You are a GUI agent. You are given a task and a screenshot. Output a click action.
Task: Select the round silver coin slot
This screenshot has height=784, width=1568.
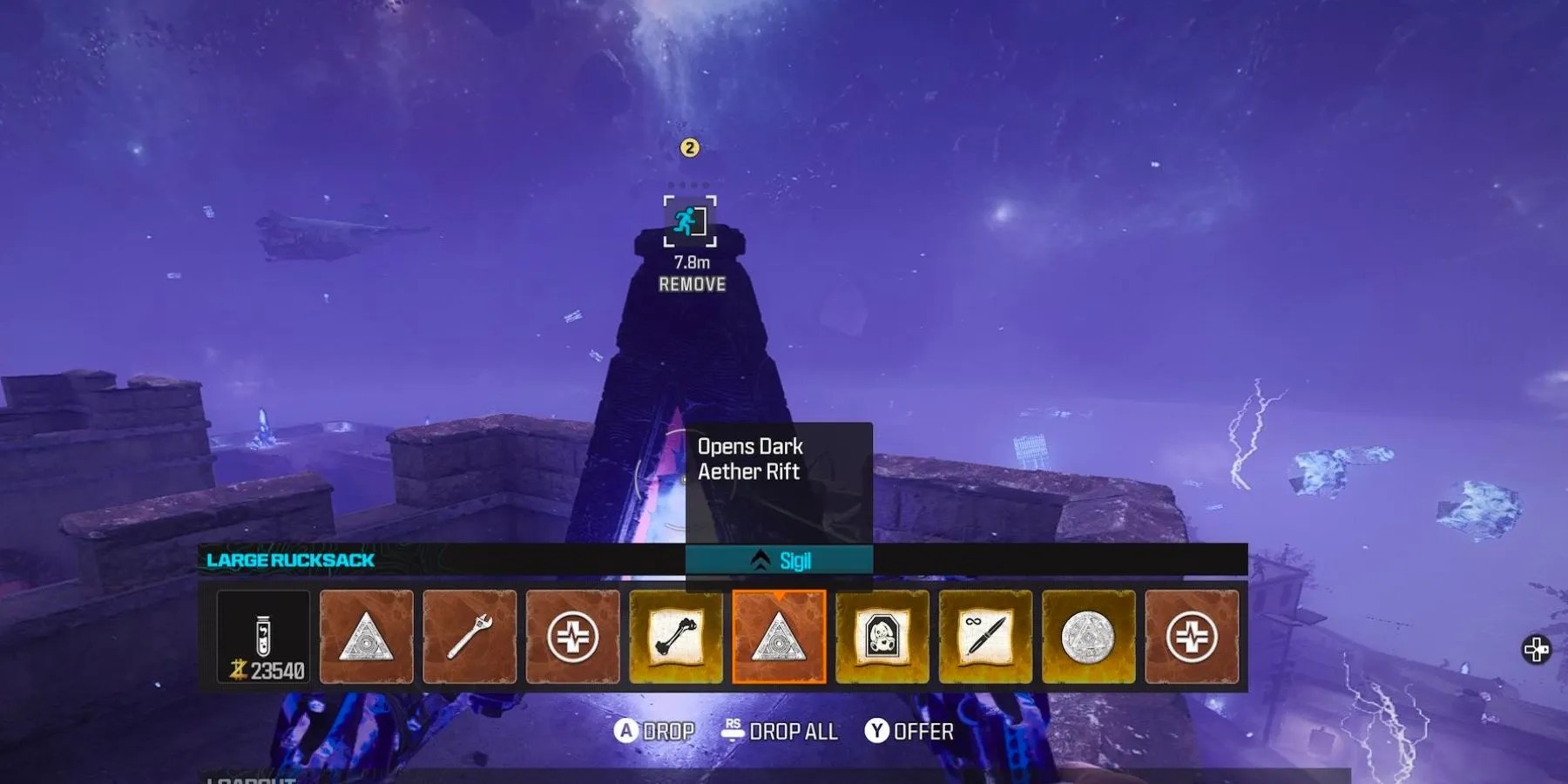point(1089,637)
